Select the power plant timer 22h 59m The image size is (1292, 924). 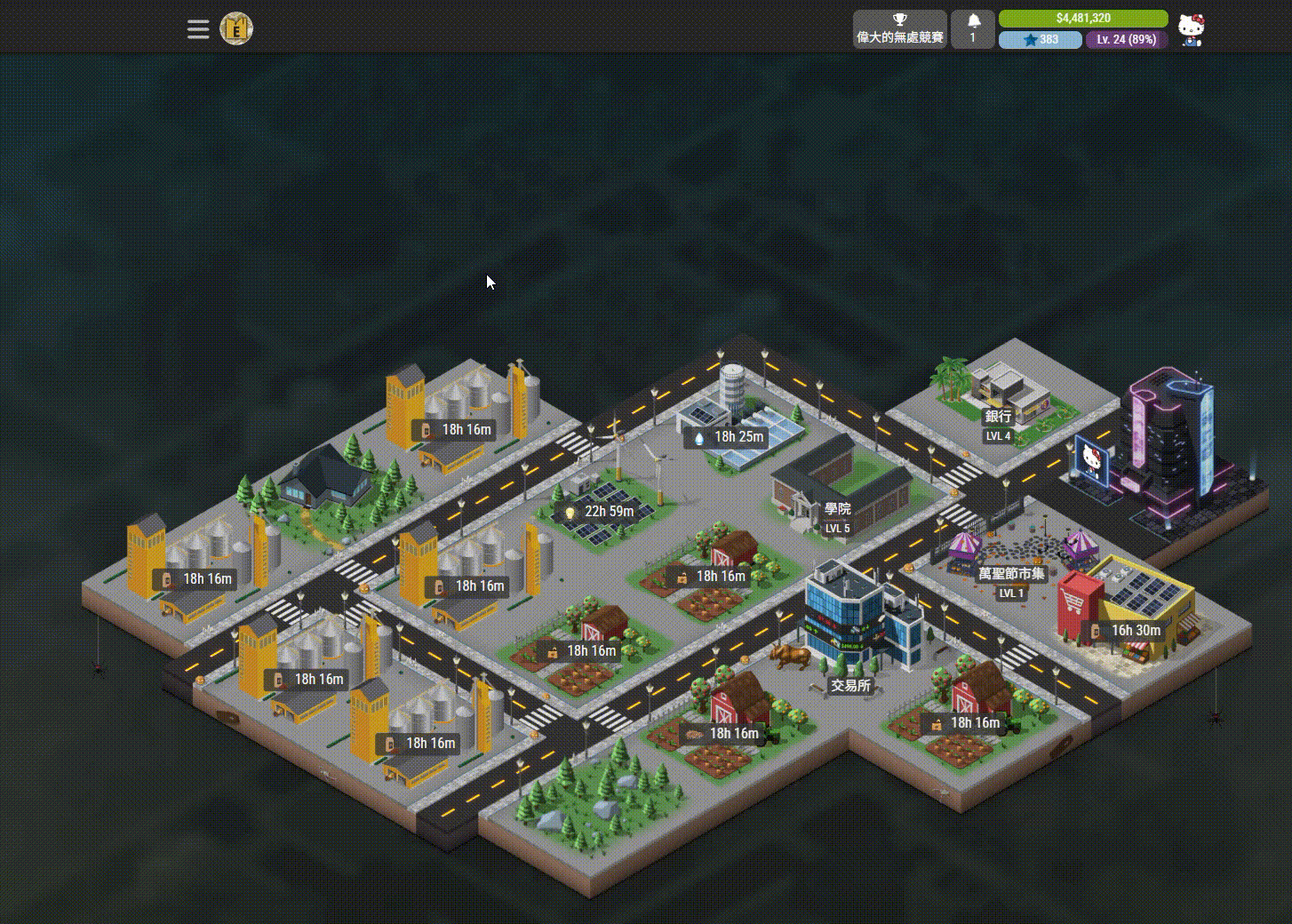pos(600,512)
